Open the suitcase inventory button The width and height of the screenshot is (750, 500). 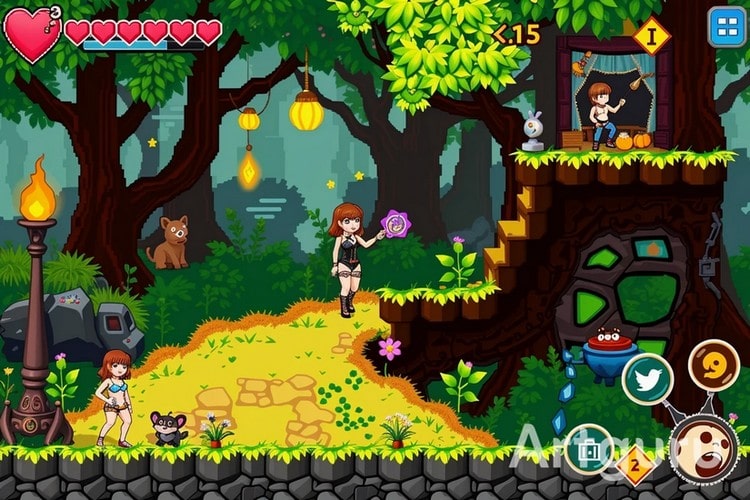pyautogui.click(x=588, y=448)
